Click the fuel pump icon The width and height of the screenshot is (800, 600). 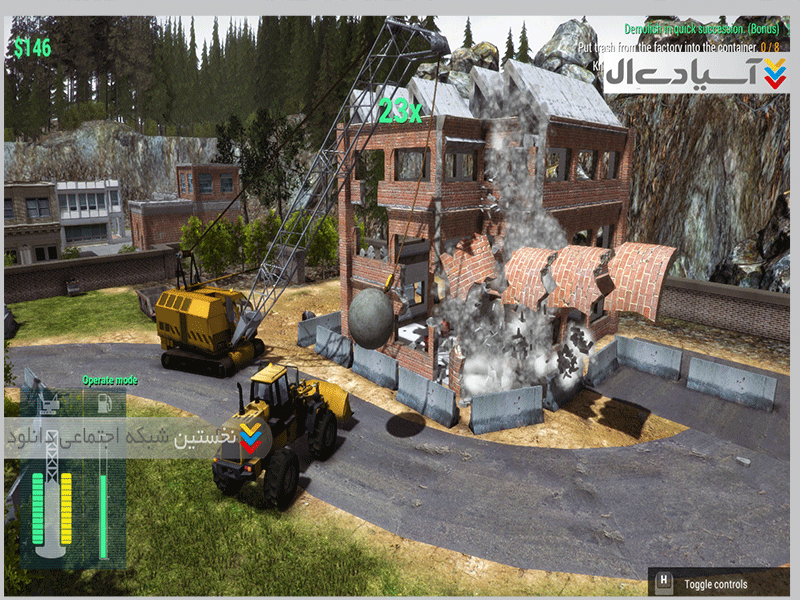click(x=101, y=402)
